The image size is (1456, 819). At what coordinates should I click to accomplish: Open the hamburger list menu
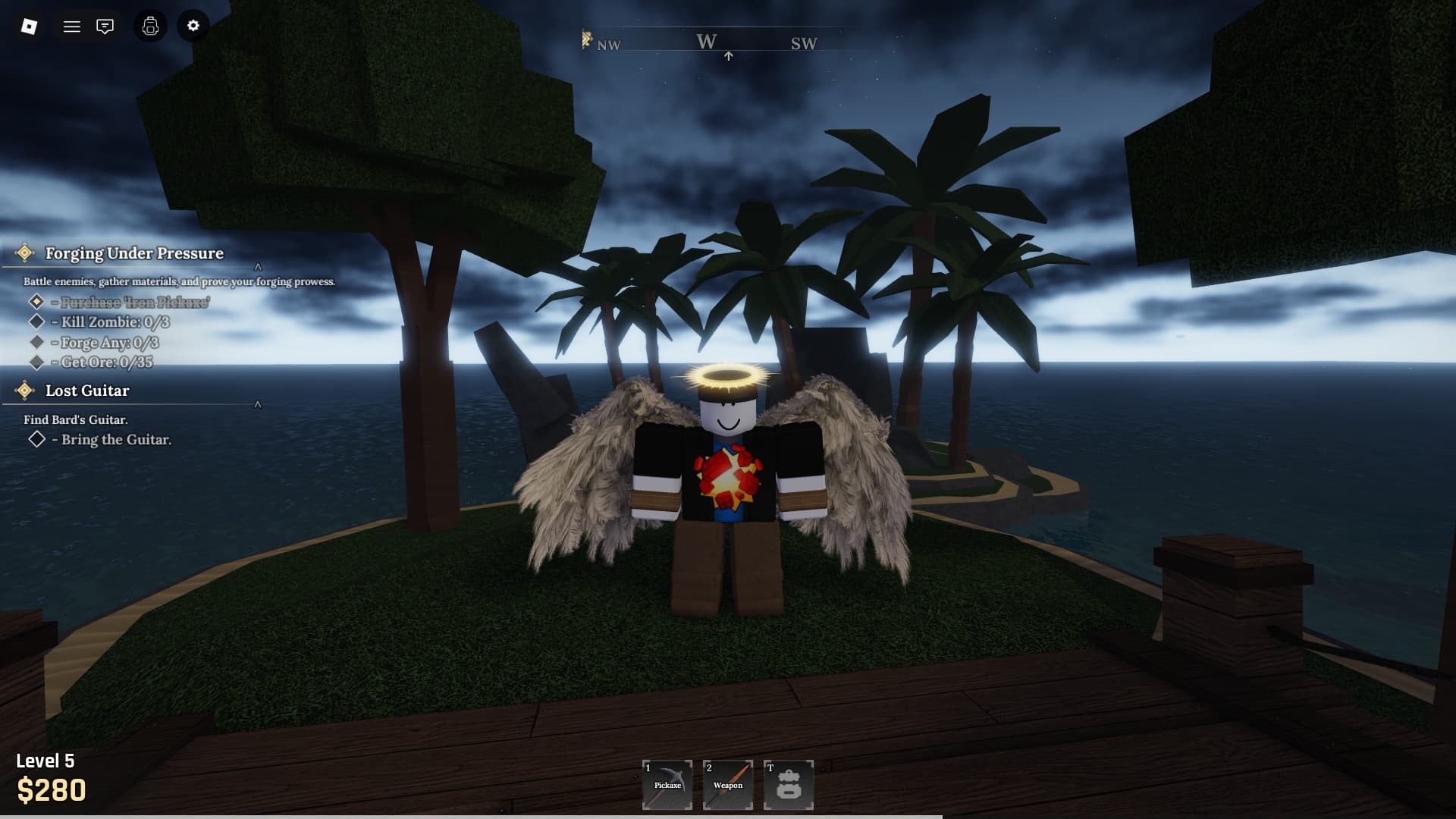(x=72, y=27)
